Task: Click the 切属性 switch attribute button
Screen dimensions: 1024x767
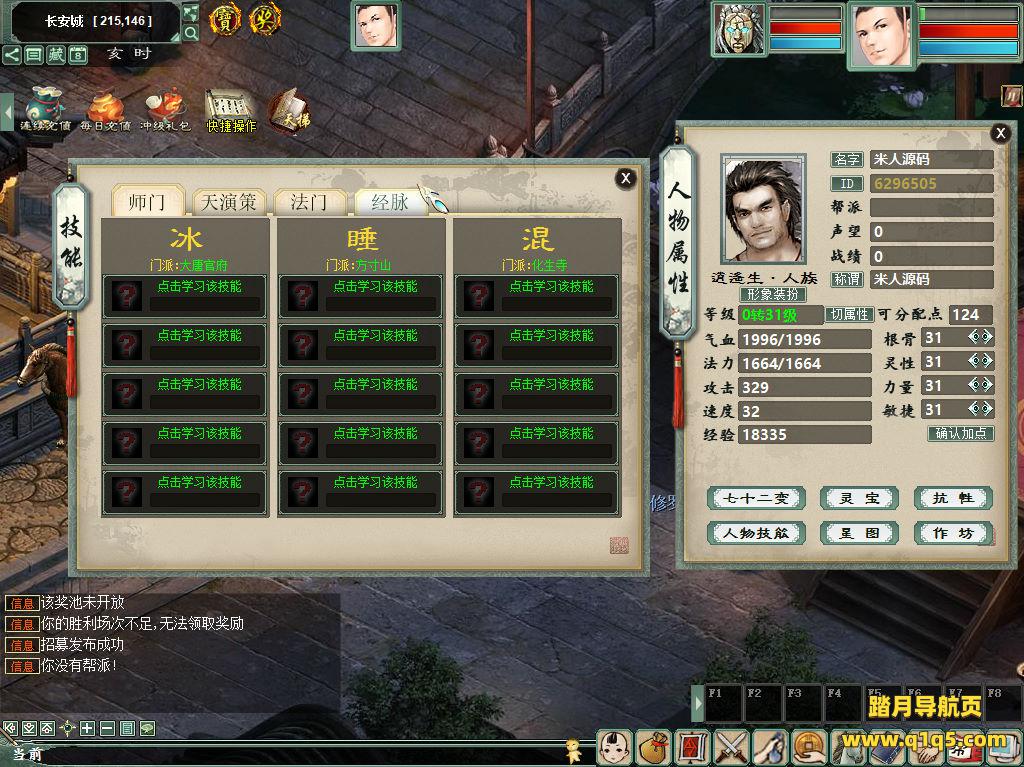Action: click(849, 314)
